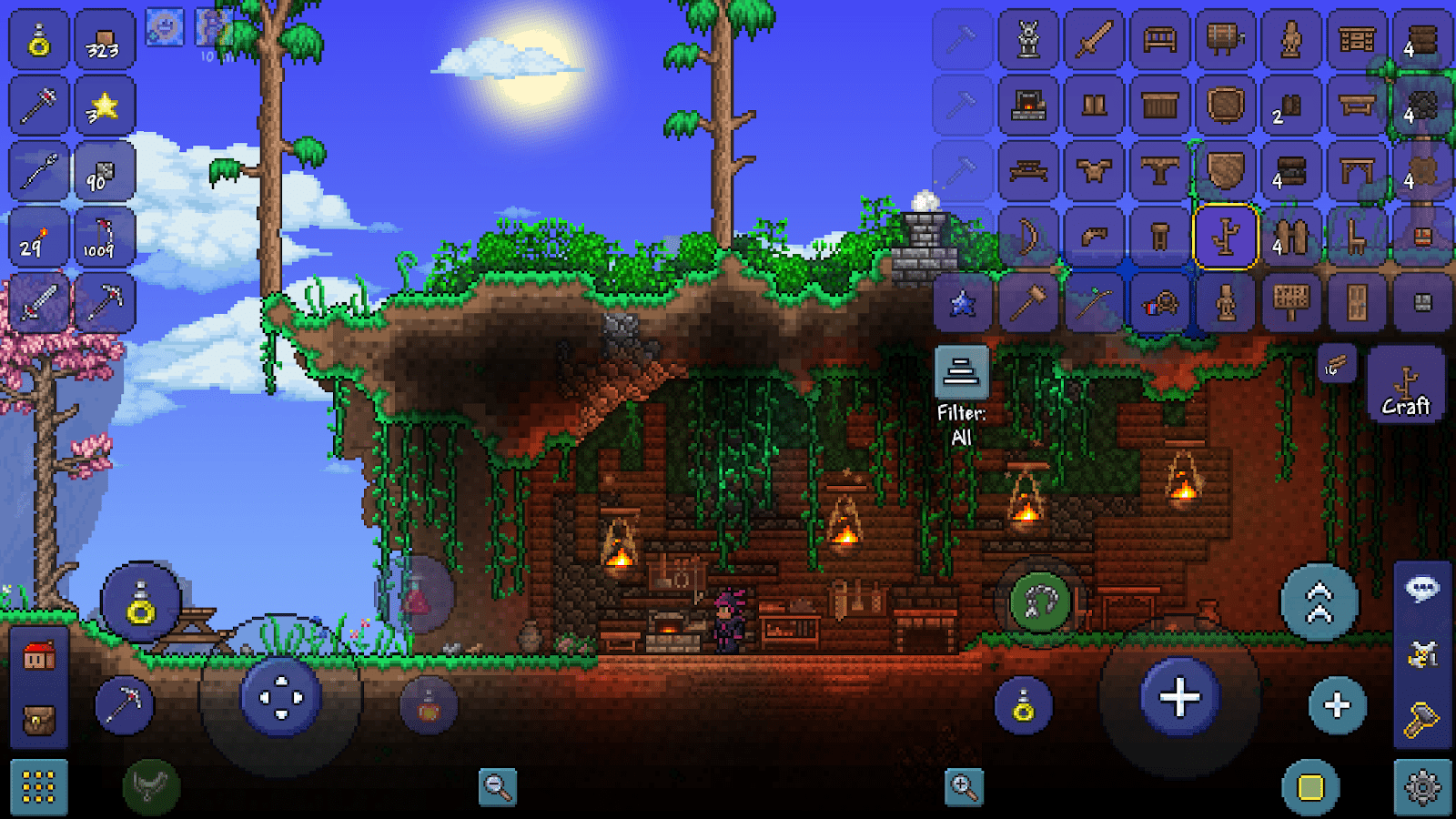Deselect the highlighted candelabra recipe

(1226, 237)
